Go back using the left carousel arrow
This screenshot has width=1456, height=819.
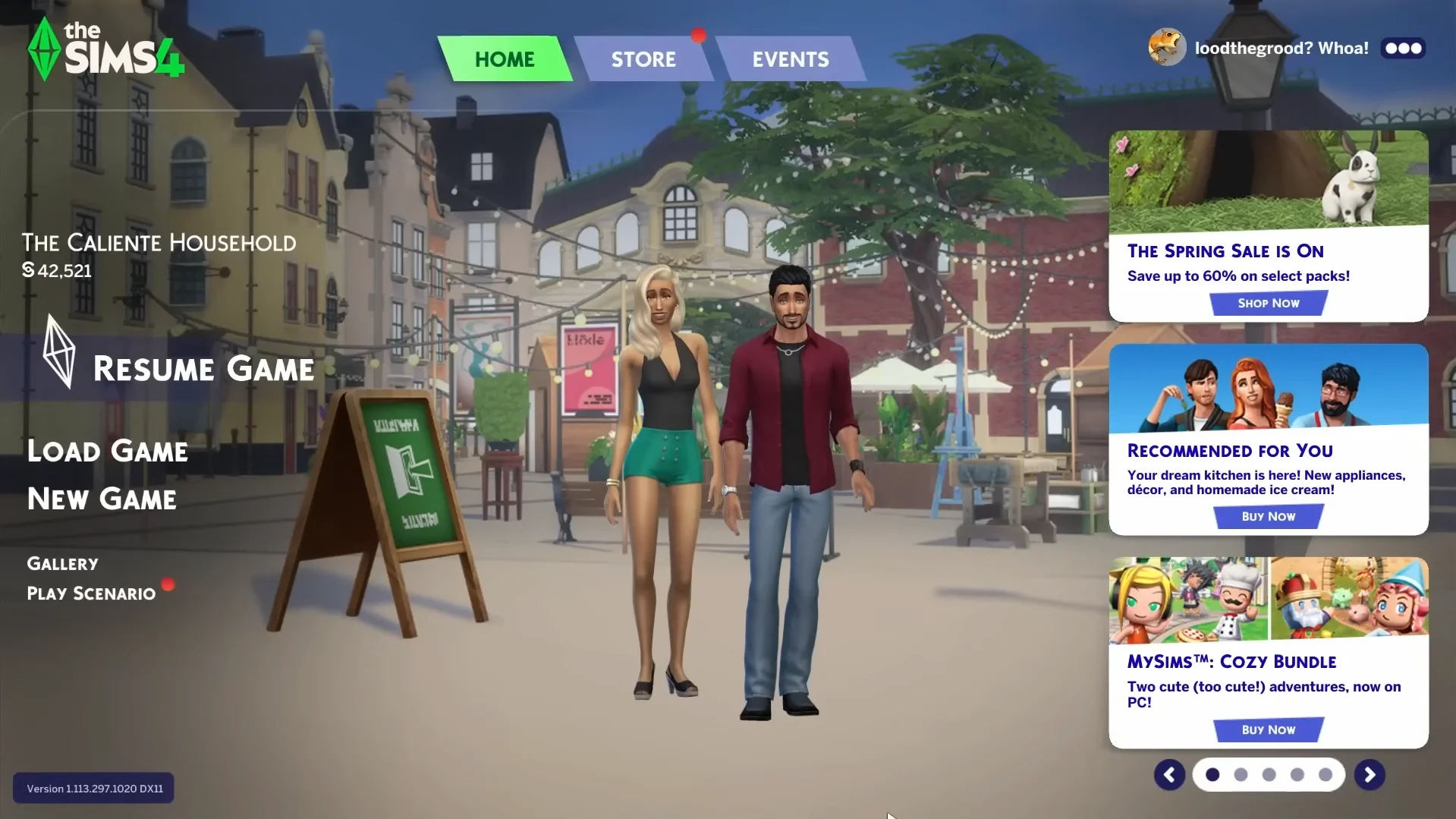(1168, 774)
